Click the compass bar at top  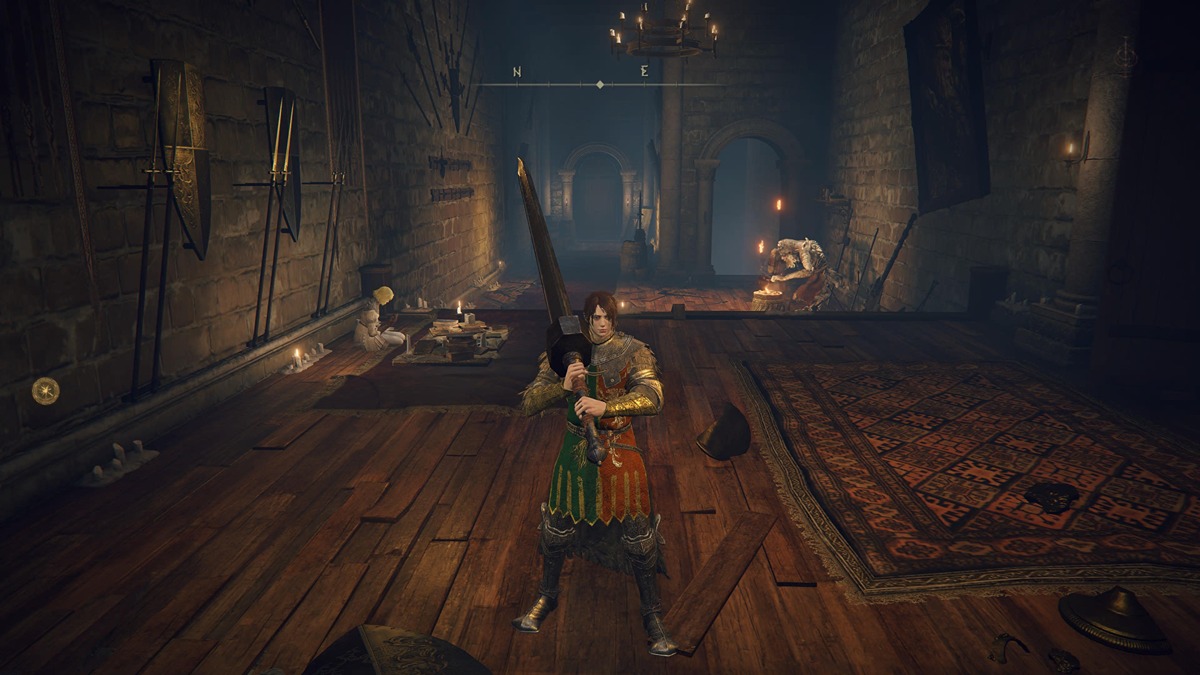599,84
